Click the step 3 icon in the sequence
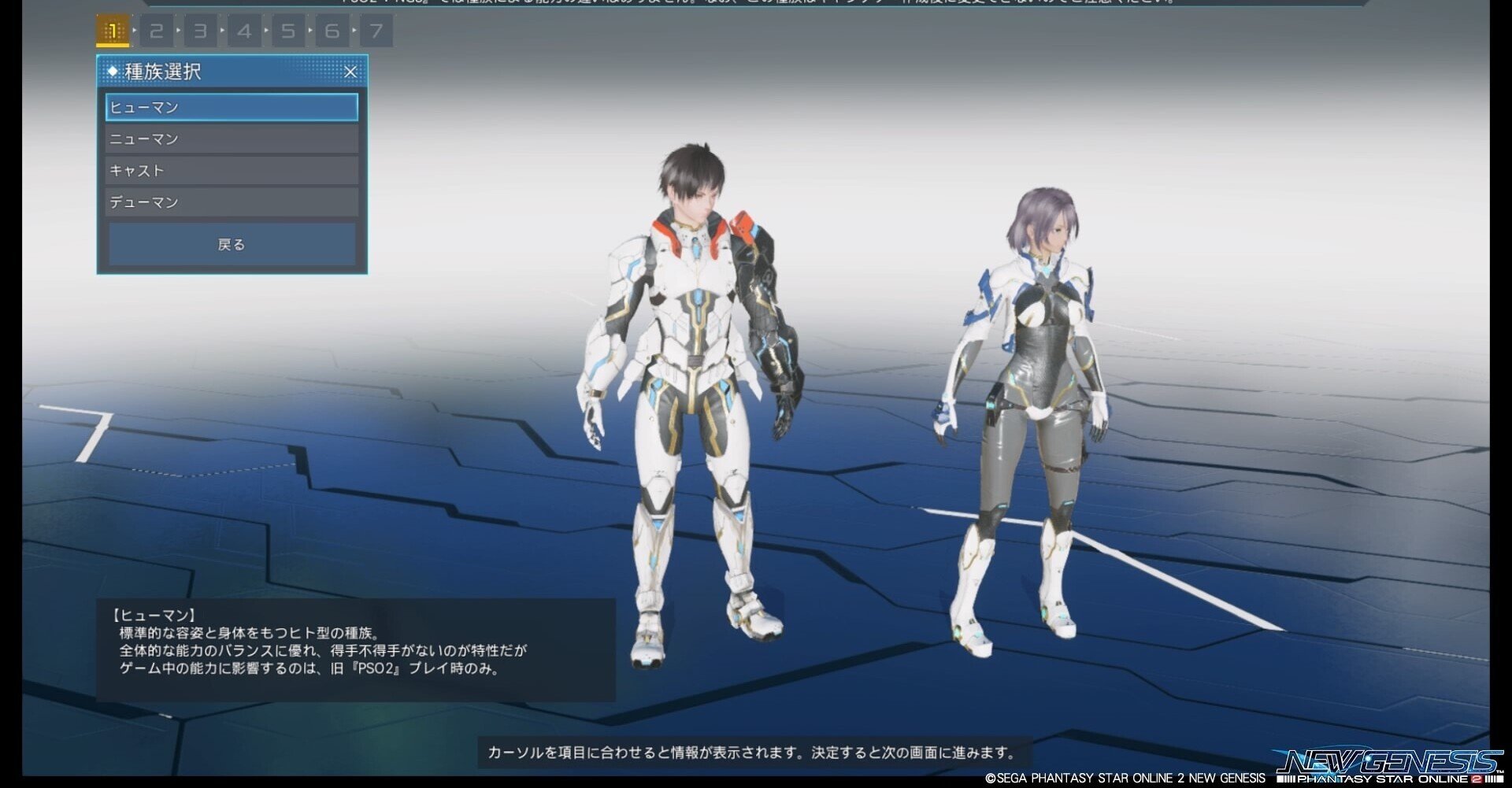Screen dimensions: 1512x788 [201, 31]
